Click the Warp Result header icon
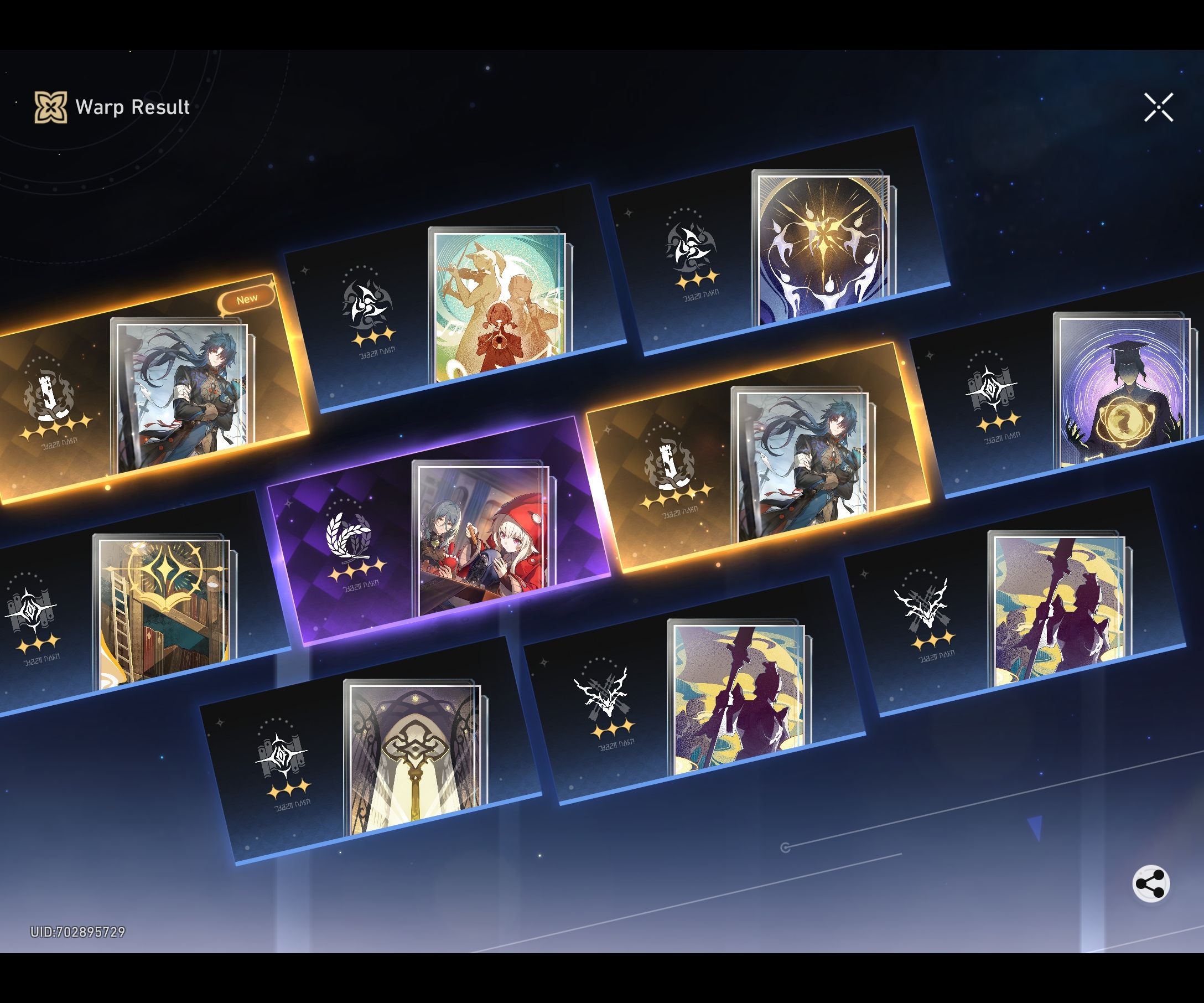1204x1003 pixels. (50, 107)
